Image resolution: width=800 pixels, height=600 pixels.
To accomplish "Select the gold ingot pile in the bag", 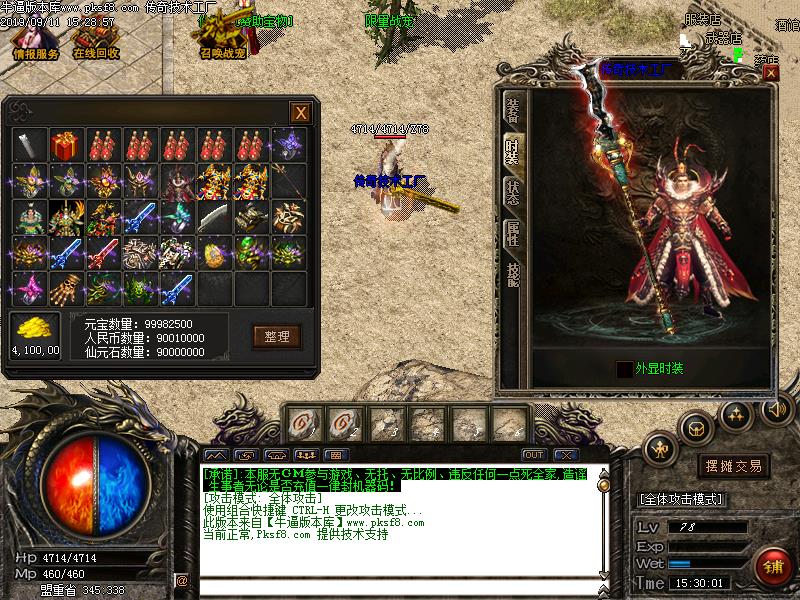I will pyautogui.click(x=35, y=328).
